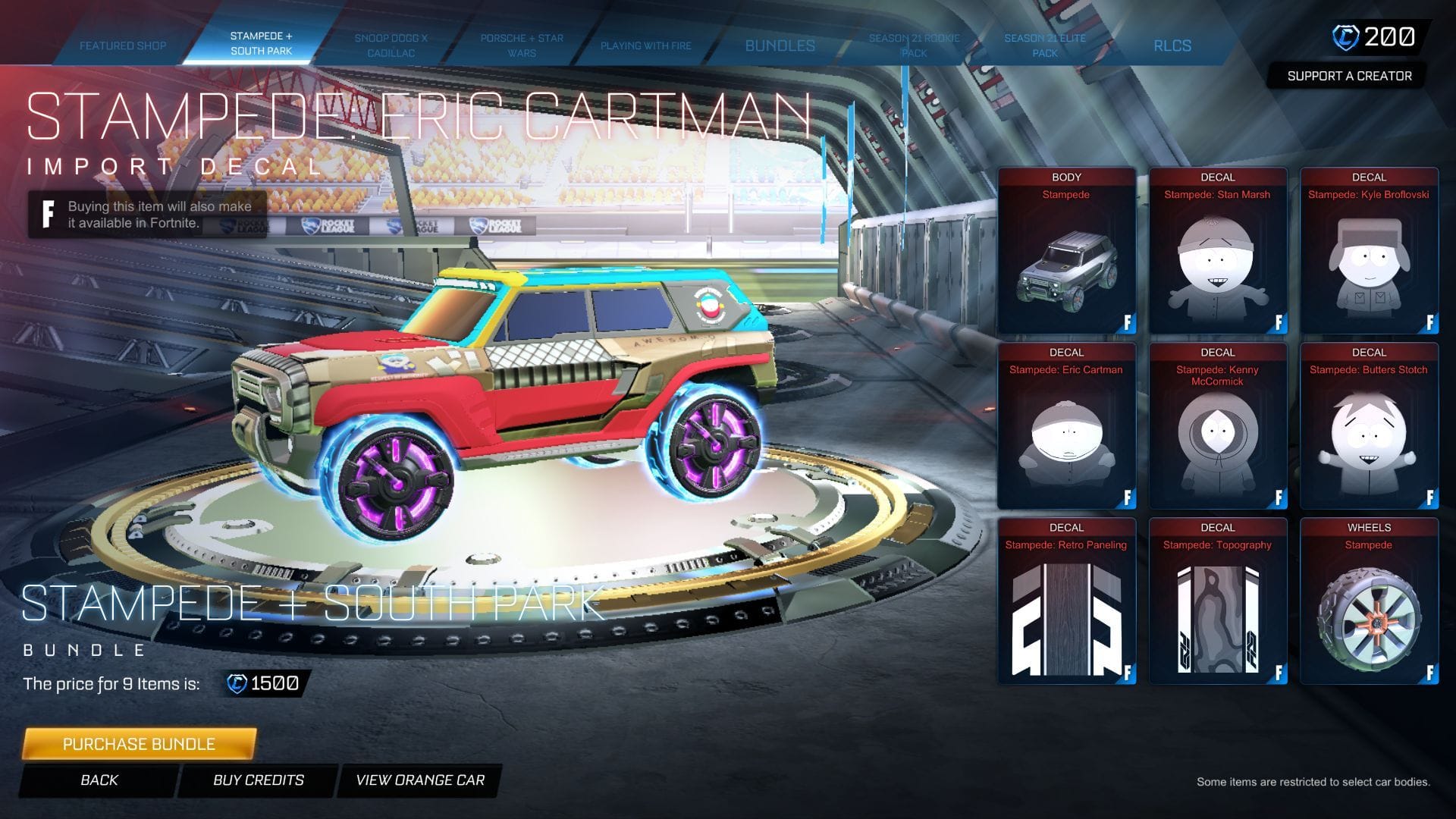This screenshot has width=1456, height=819.
Task: Click View Orange Car button
Action: pos(420,780)
